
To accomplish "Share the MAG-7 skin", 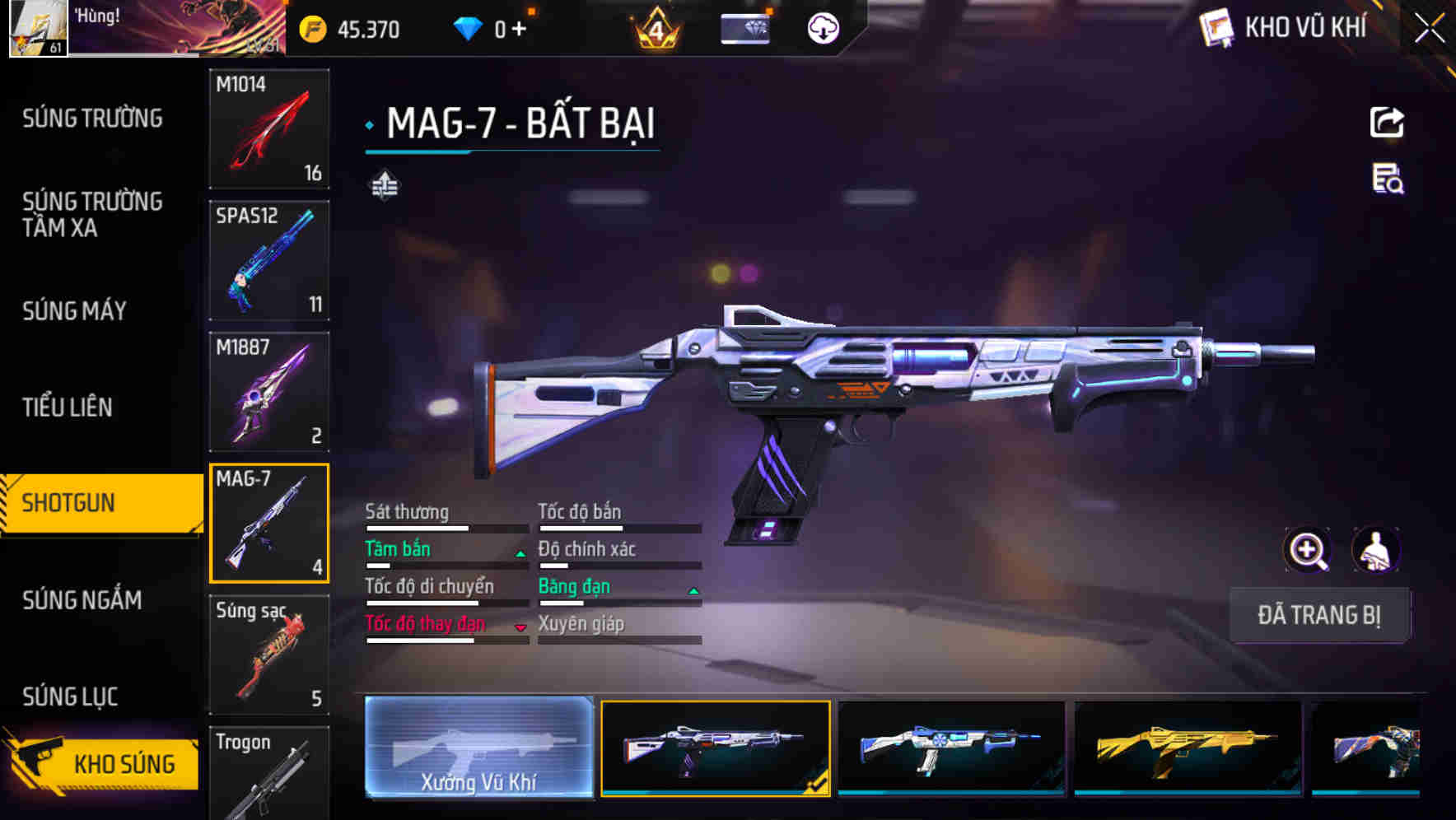I will click(x=1387, y=123).
